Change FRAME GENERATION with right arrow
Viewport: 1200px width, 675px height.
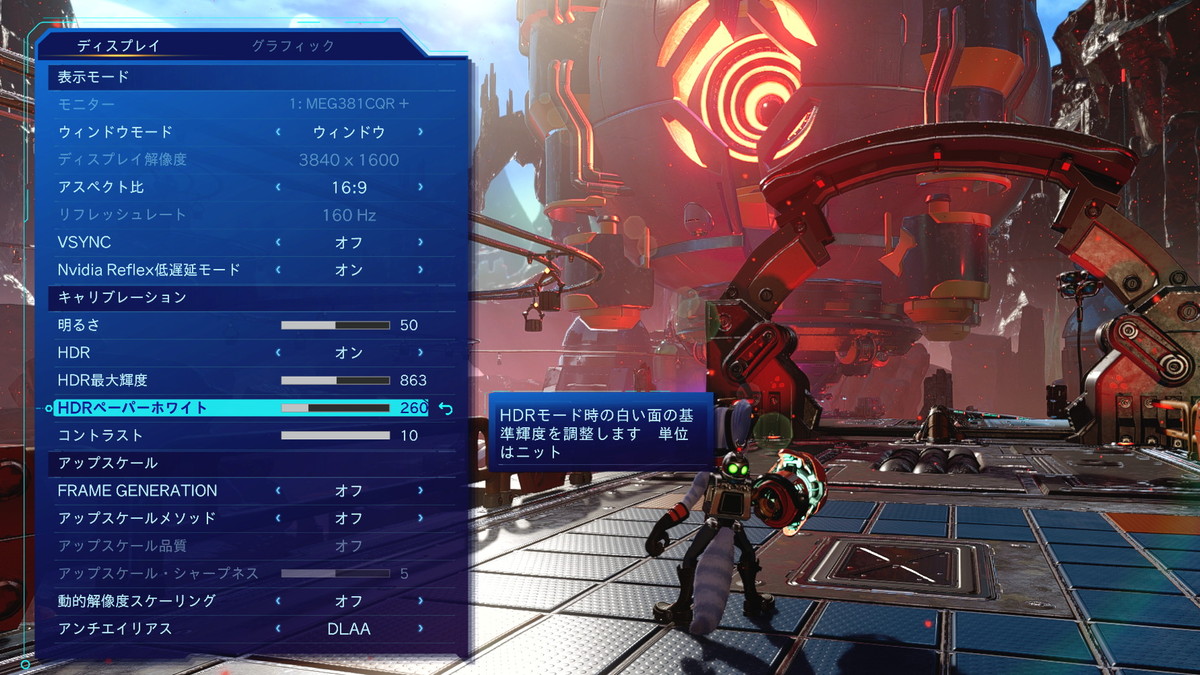420,491
